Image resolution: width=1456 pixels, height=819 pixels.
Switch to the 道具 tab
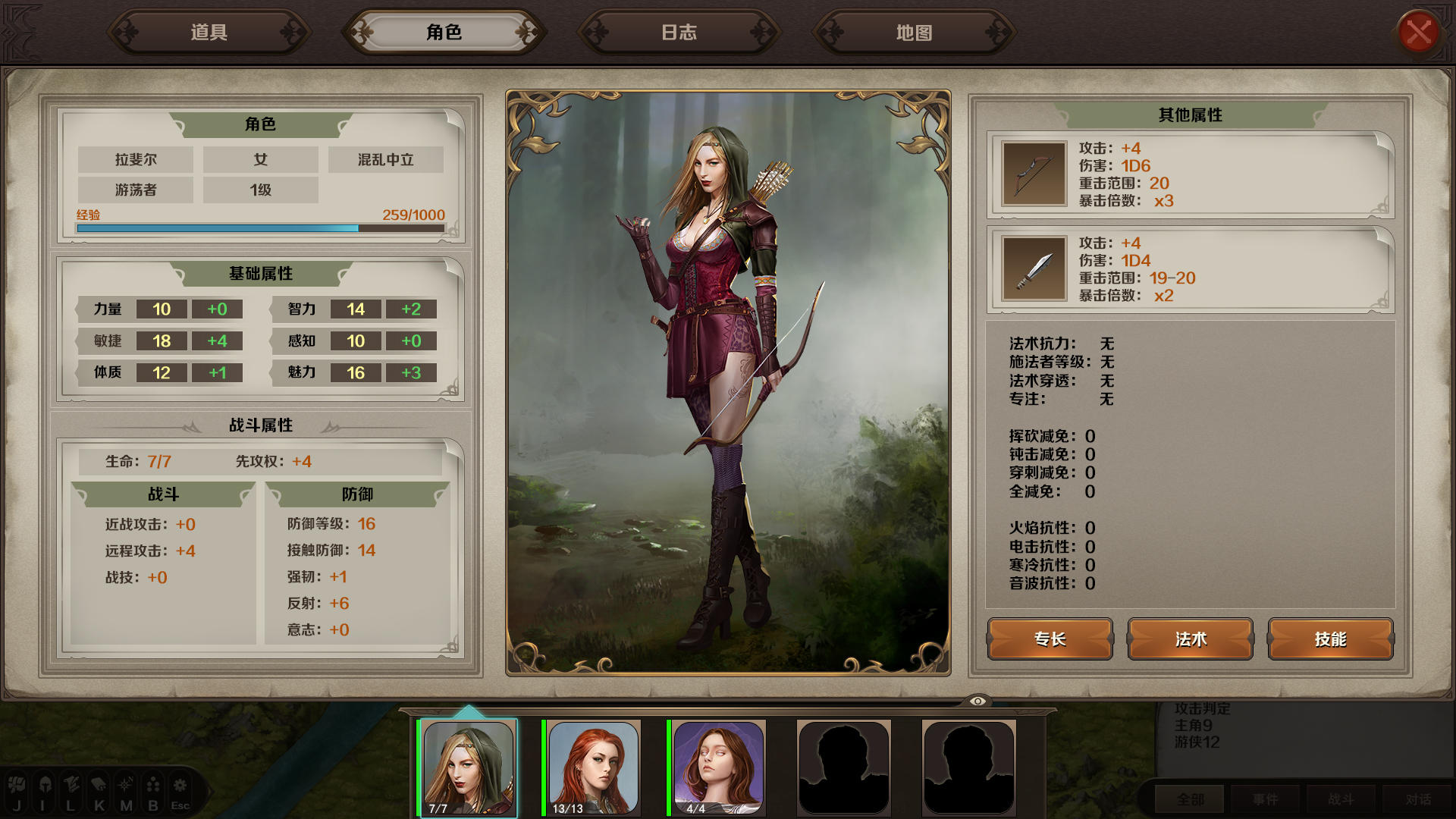tap(209, 32)
